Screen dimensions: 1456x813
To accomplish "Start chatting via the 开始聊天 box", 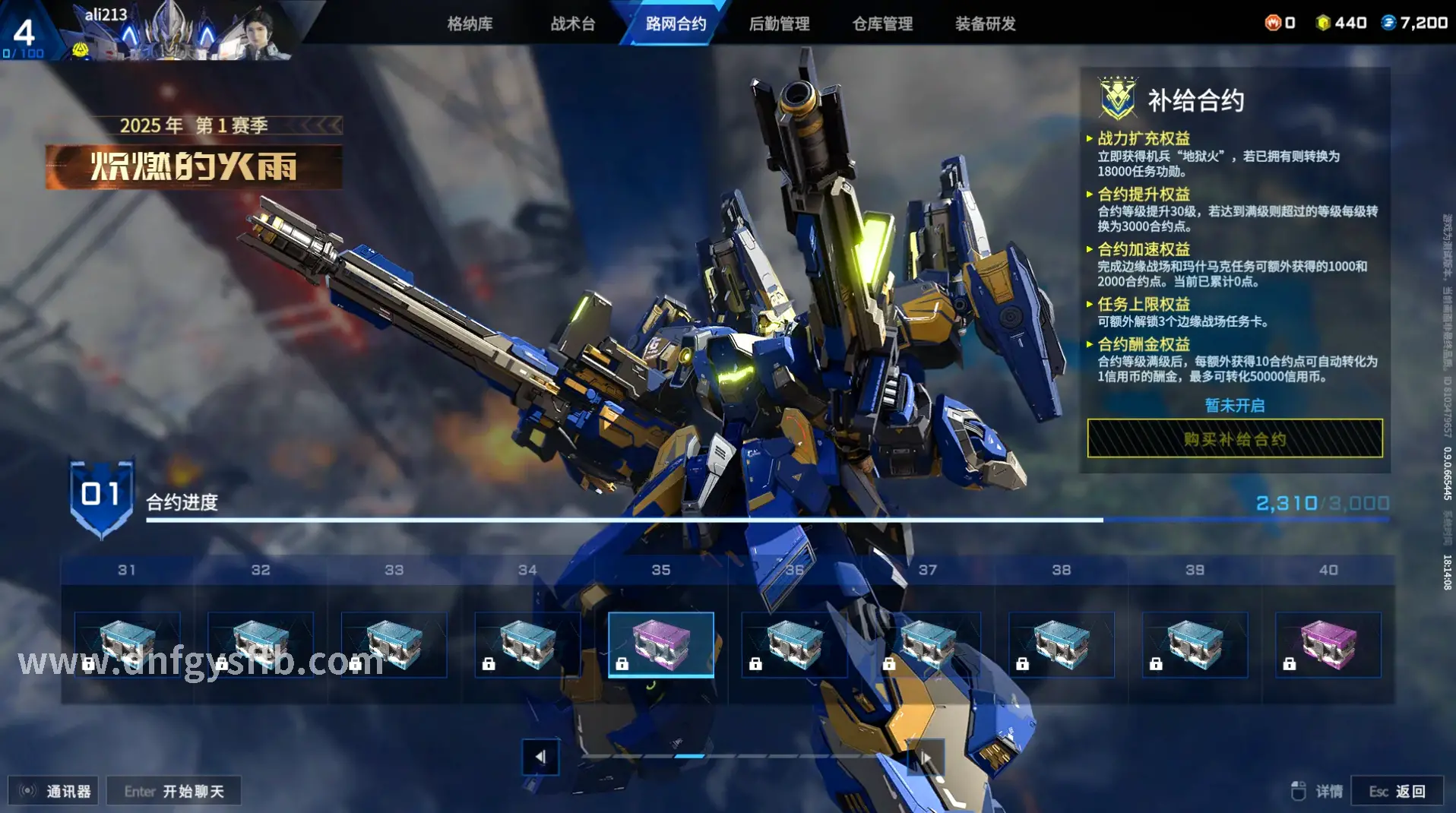I will [x=174, y=791].
